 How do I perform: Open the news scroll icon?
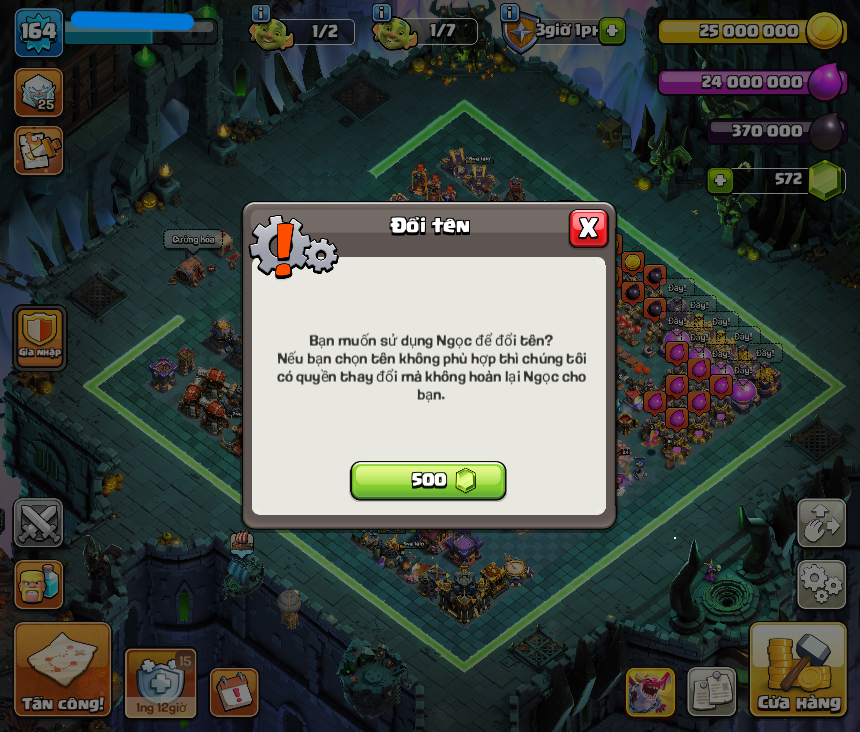point(38,151)
